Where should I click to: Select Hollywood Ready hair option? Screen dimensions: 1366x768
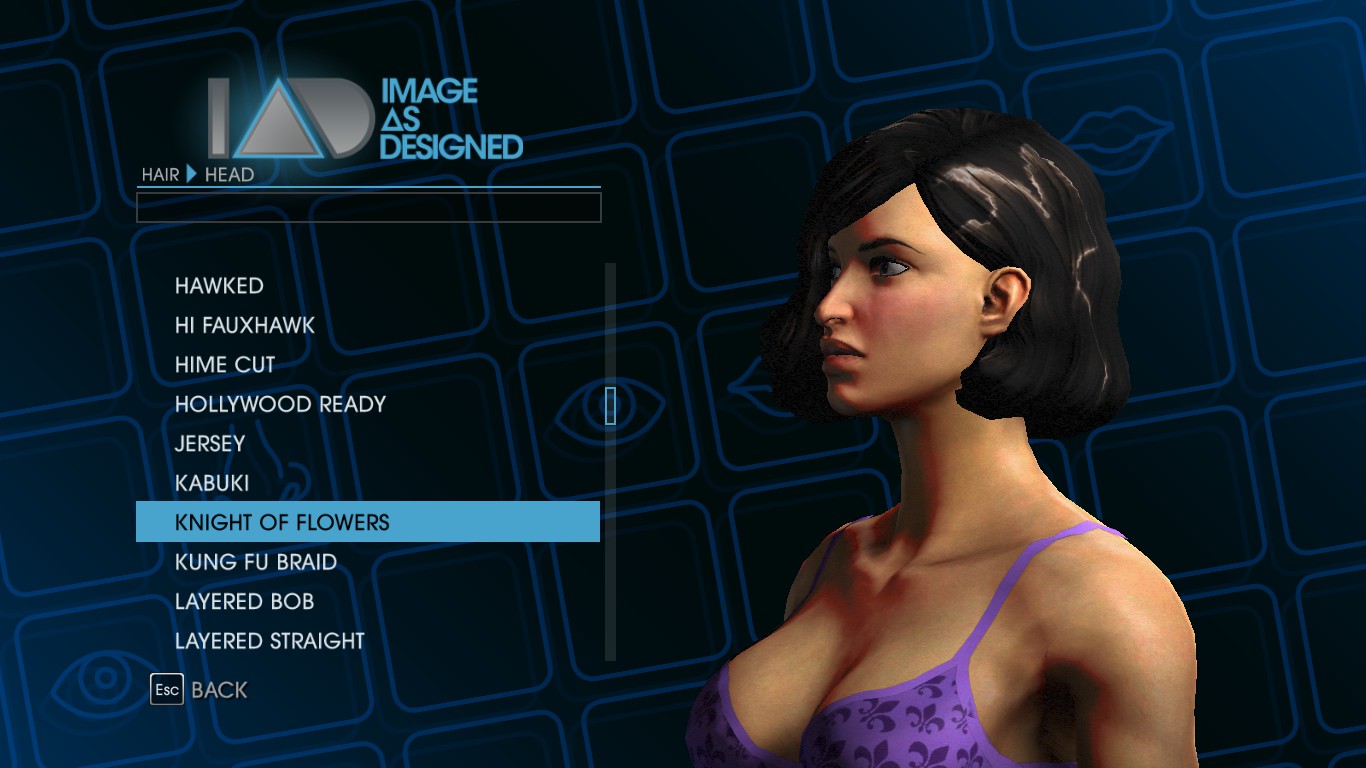[x=280, y=404]
